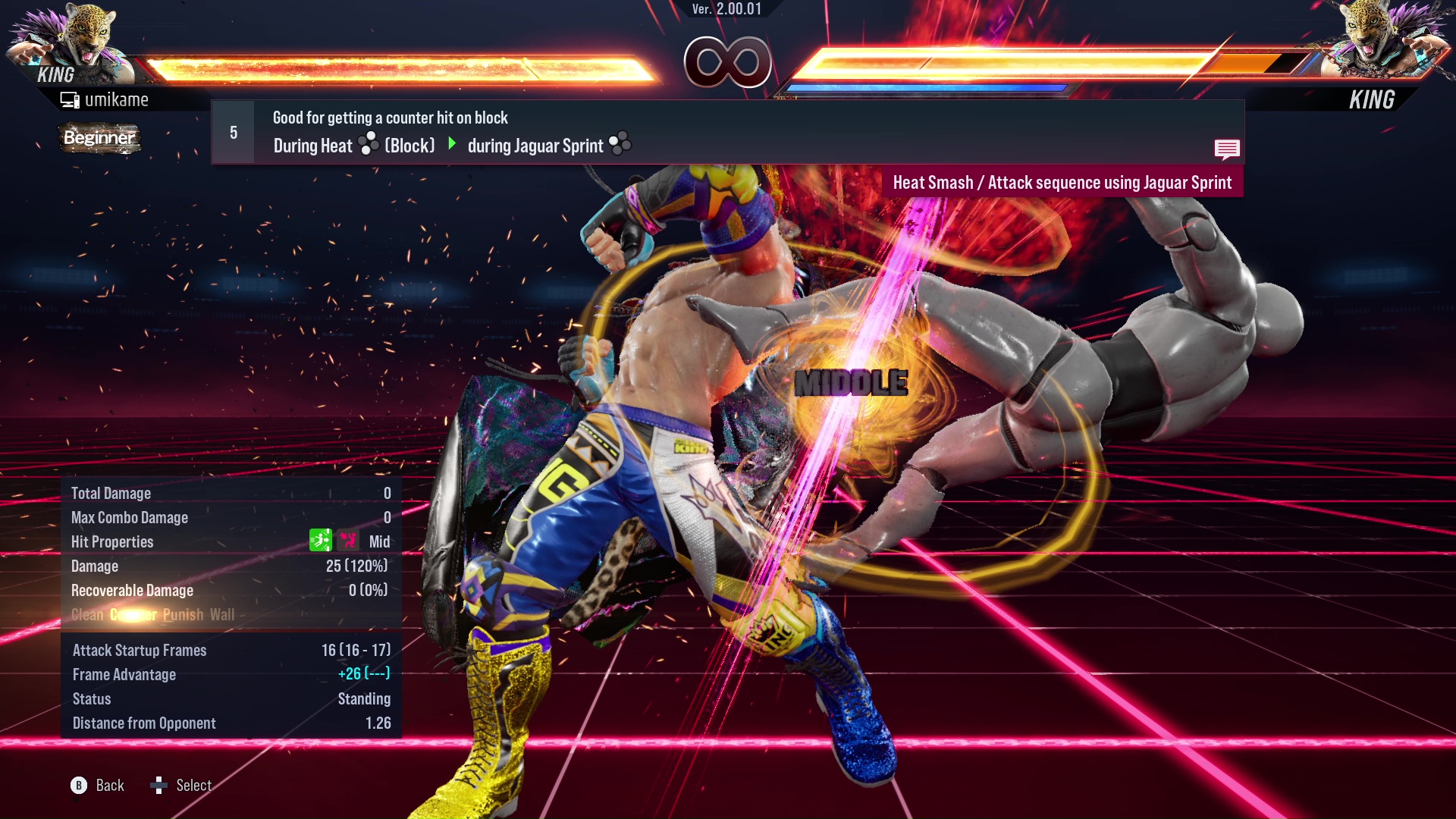Click the green Heat engager hit property icon
Screen dimensions: 1456x819
(x=322, y=541)
